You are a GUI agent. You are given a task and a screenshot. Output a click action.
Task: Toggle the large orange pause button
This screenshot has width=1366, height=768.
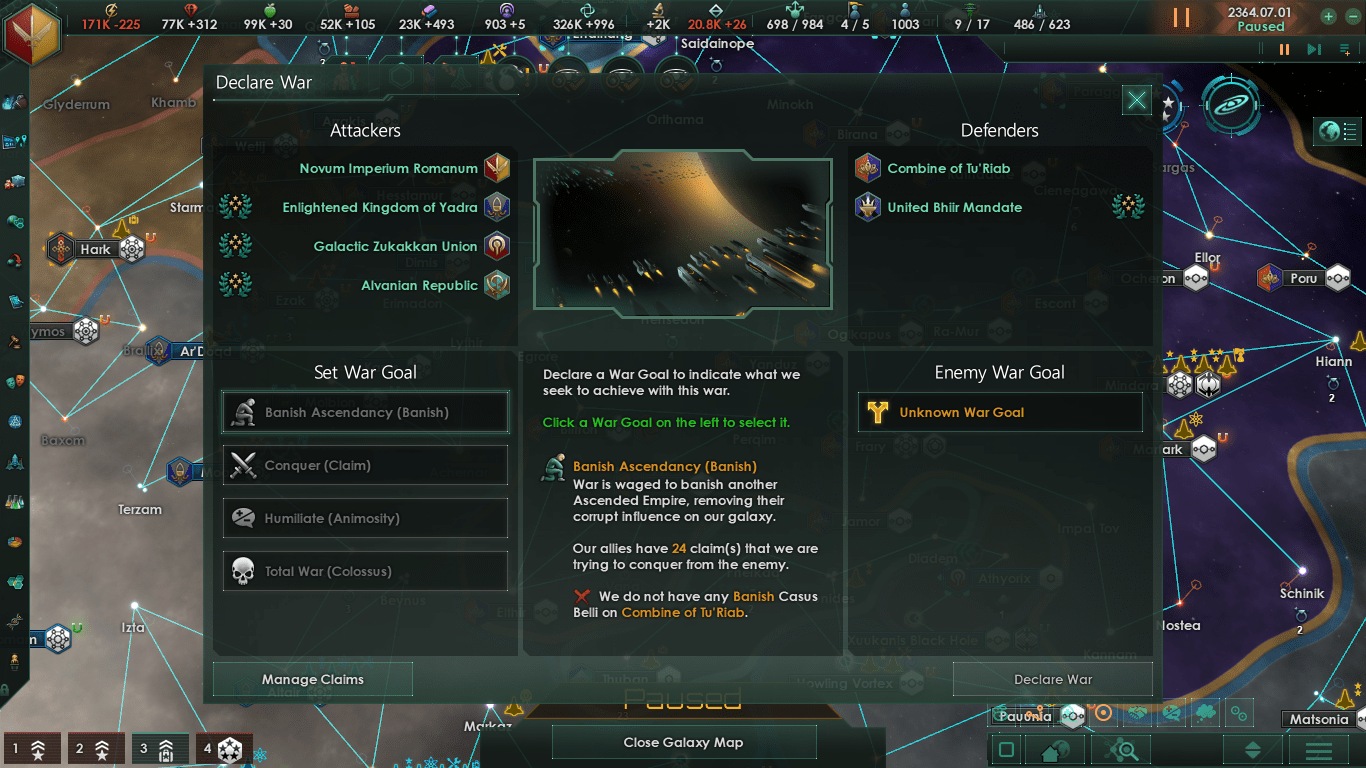(x=1181, y=18)
